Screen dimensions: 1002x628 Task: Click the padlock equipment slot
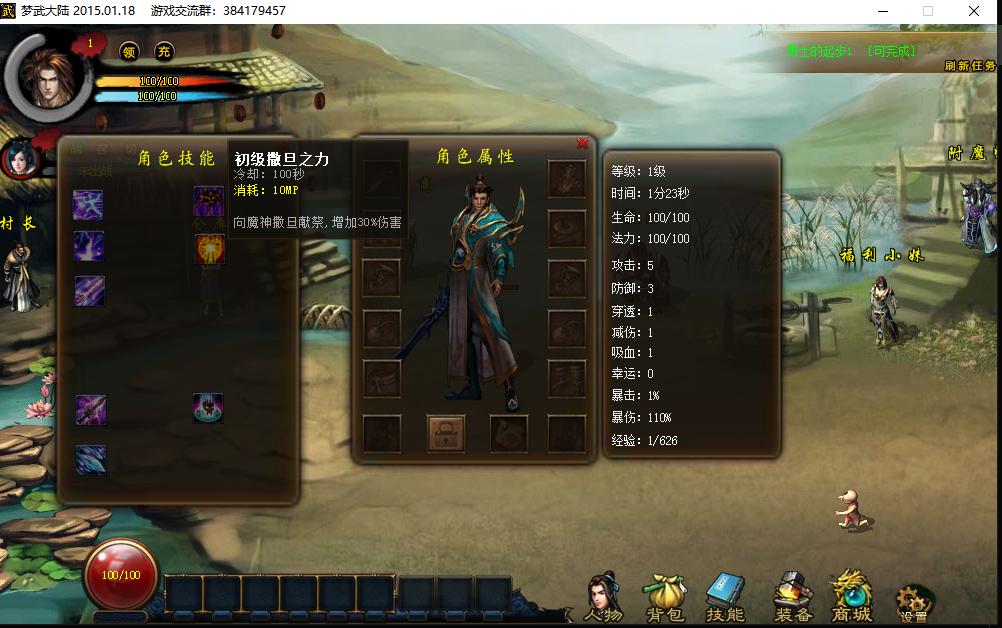[446, 434]
